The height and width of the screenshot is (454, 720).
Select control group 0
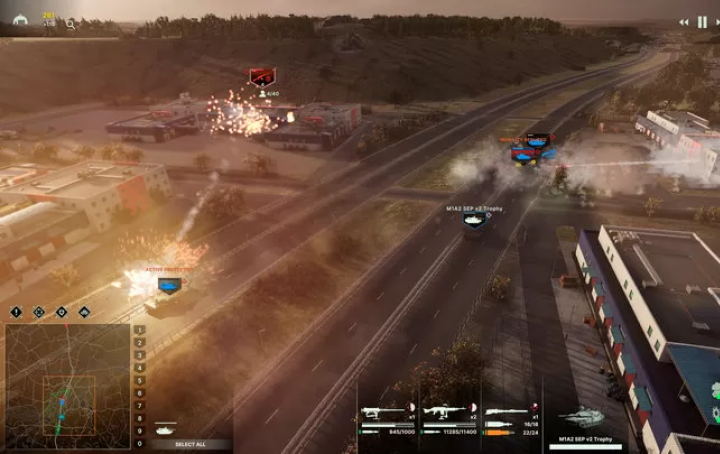tap(139, 443)
